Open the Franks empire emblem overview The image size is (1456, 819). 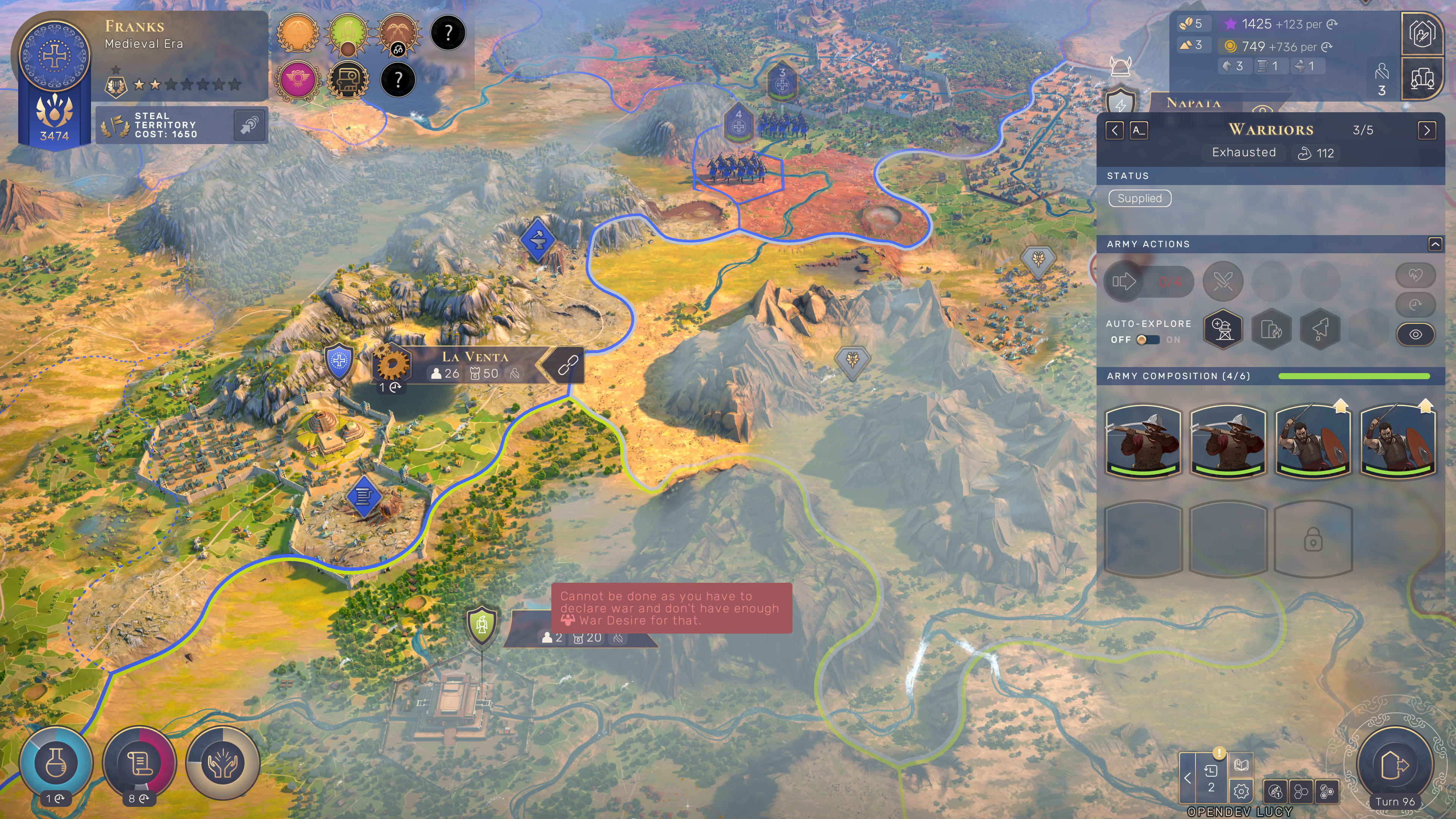tap(54, 56)
